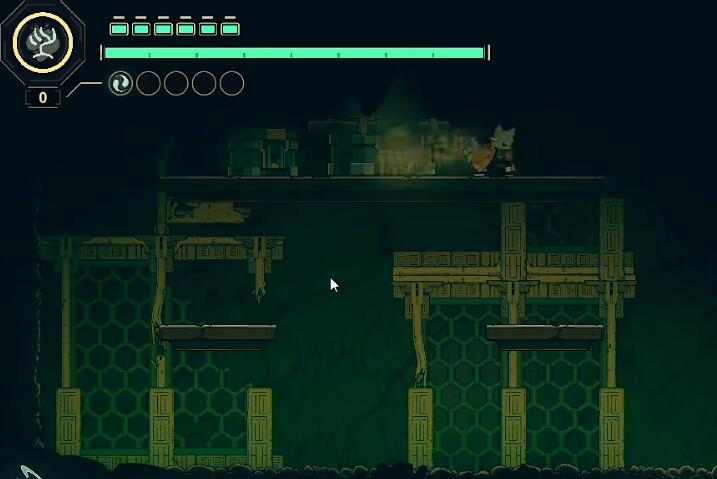The image size is (717, 479).
Task: Select the filled swirl charge icon
Action: coord(120,83)
